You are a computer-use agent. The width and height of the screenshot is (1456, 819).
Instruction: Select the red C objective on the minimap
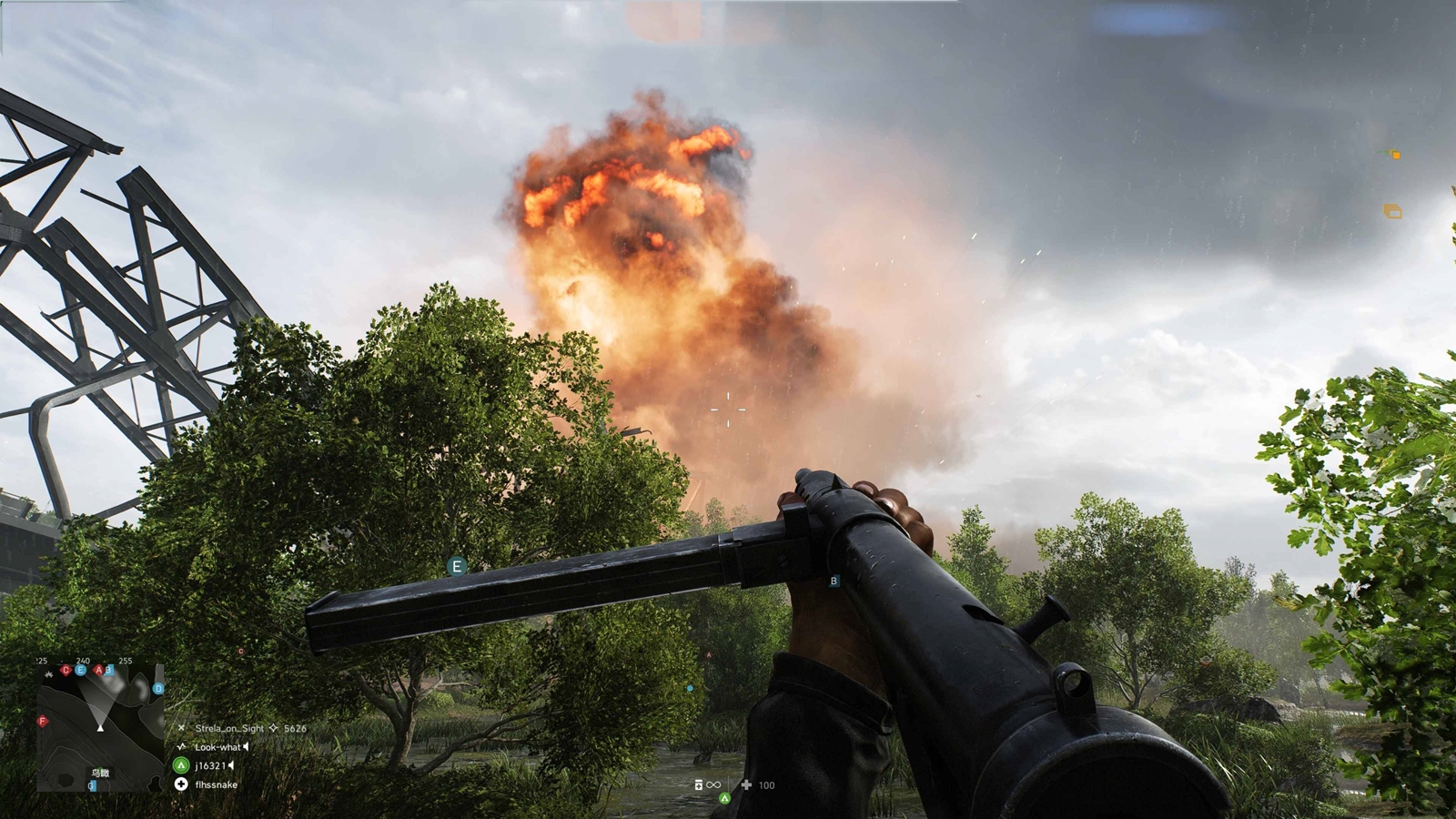[x=65, y=671]
